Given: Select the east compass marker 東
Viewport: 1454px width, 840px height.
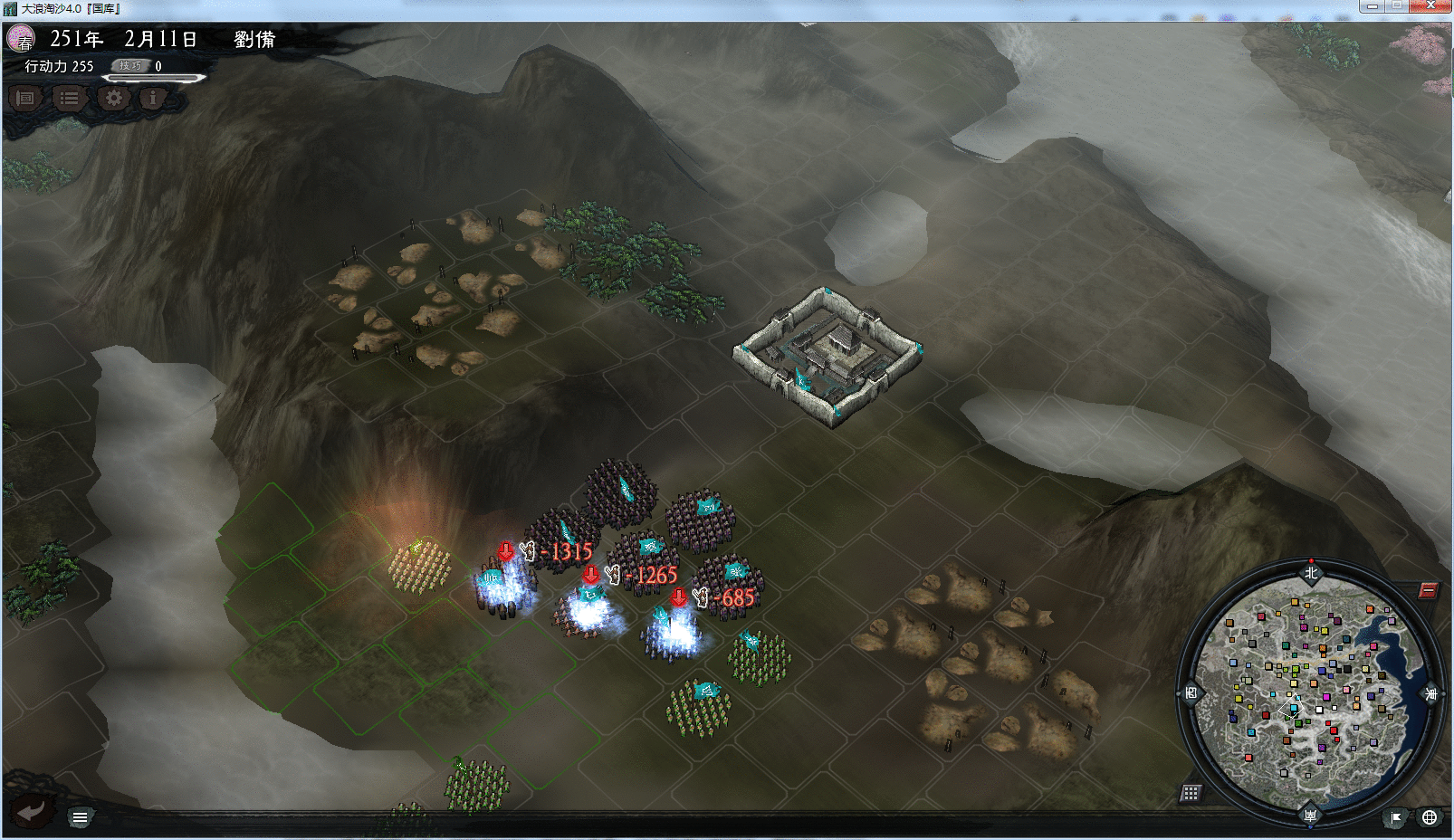Looking at the screenshot, I should [1431, 693].
